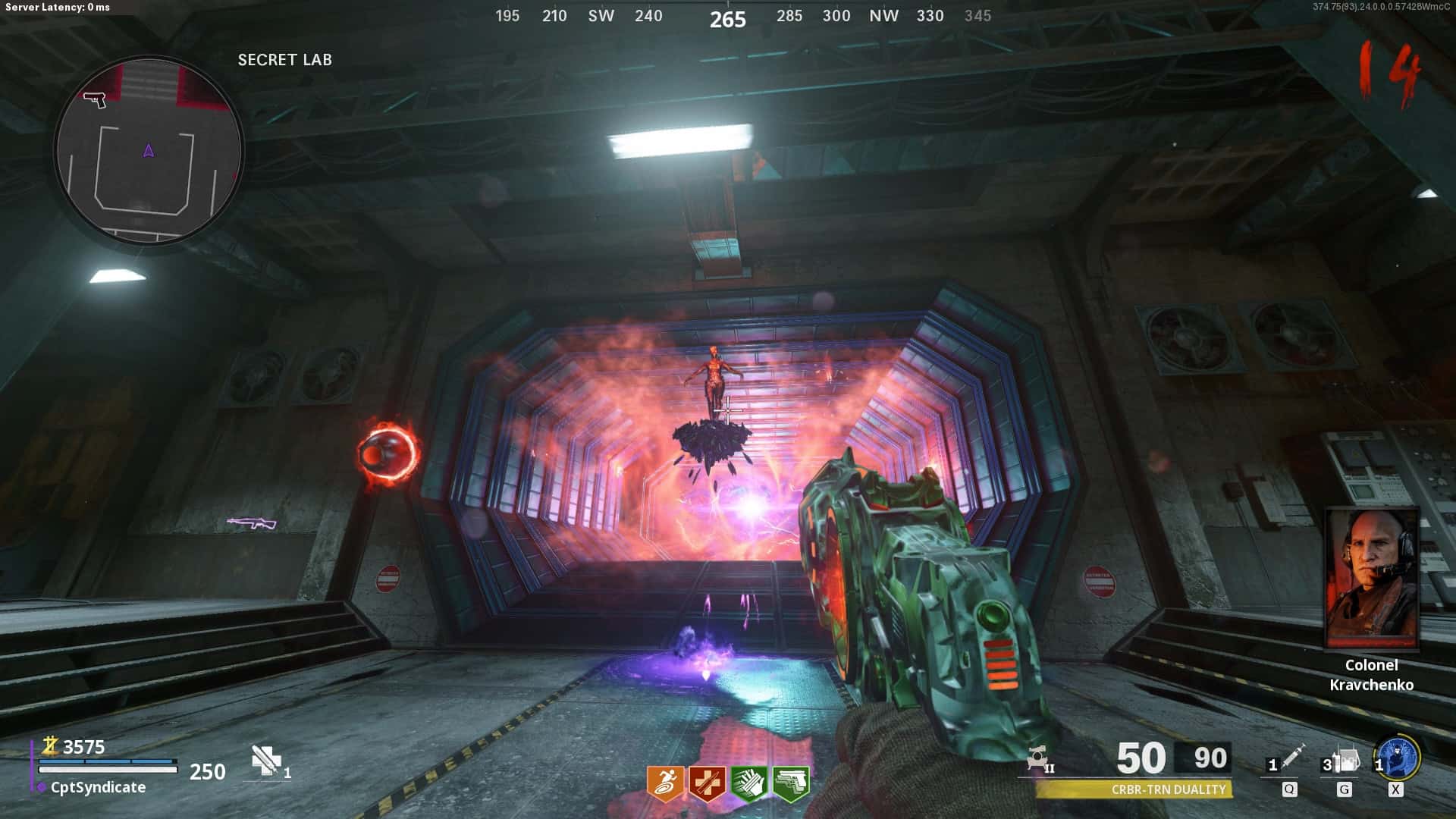Choose the Mule Kick pistols perk icon
This screenshot has width=1456, height=819.
click(x=790, y=783)
